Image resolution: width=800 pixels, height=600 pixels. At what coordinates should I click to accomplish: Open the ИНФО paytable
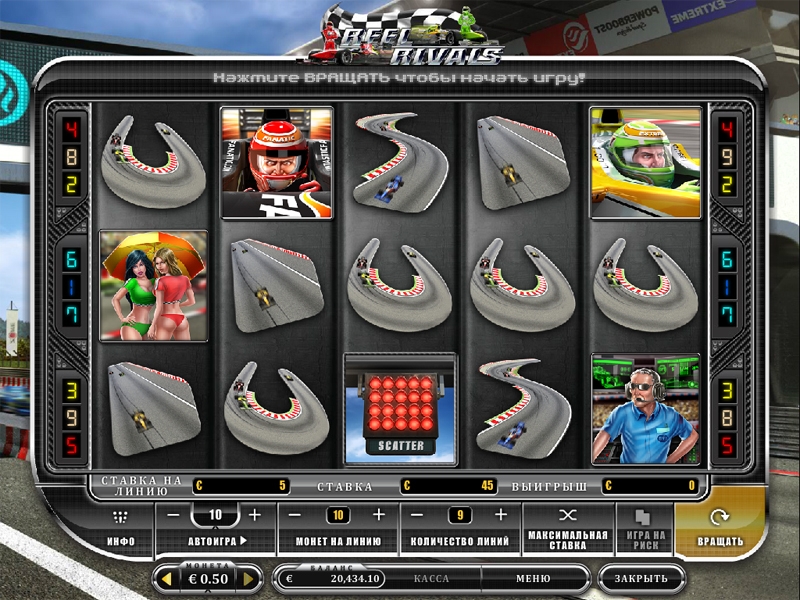121,528
